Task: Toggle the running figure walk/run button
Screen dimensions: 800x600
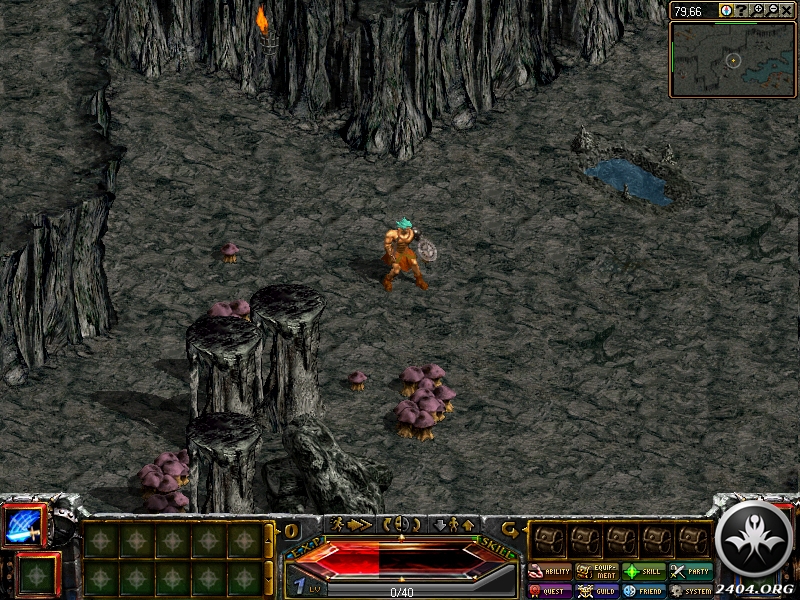Action: 351,524
